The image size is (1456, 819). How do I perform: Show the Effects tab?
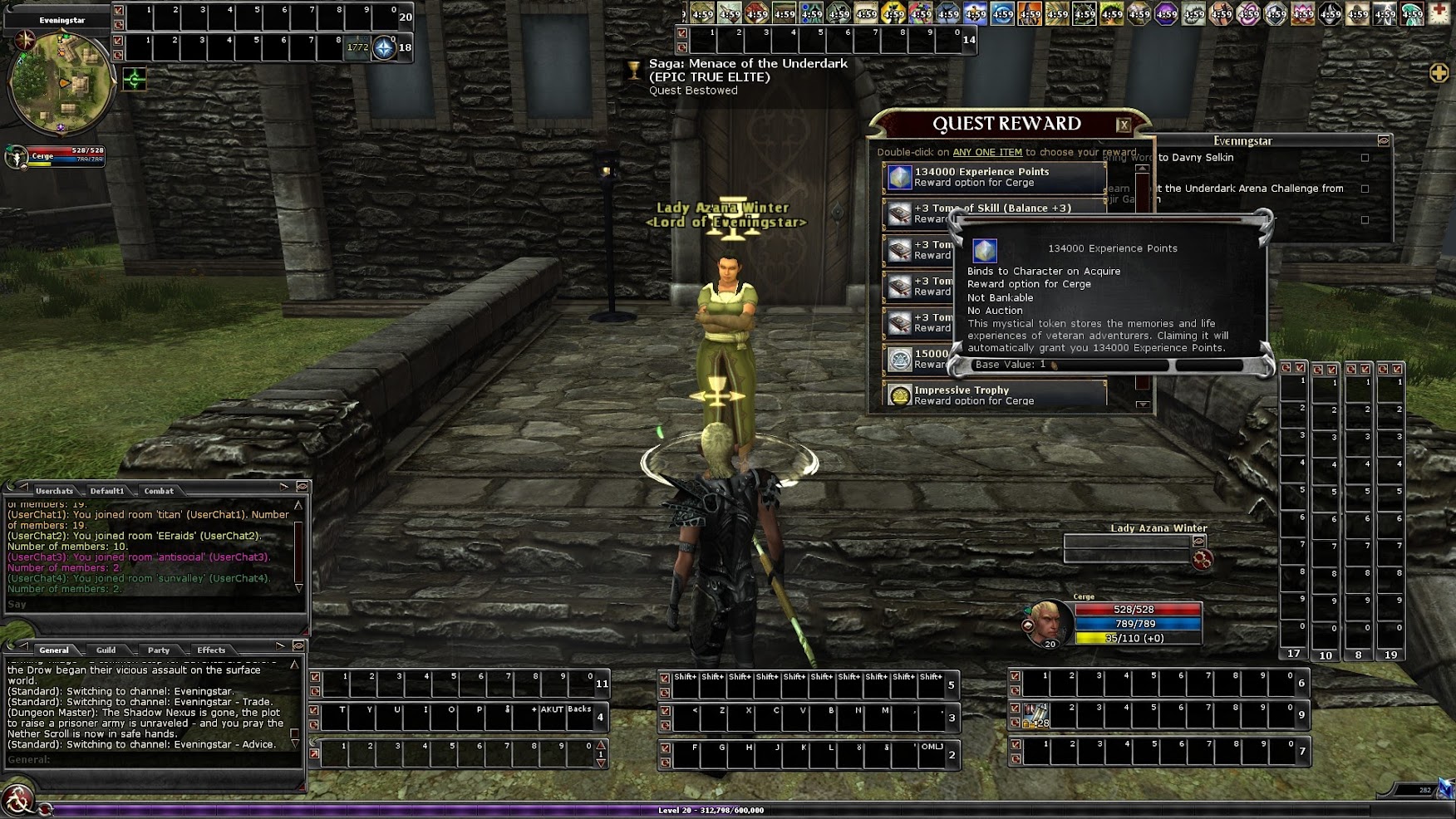(x=211, y=650)
